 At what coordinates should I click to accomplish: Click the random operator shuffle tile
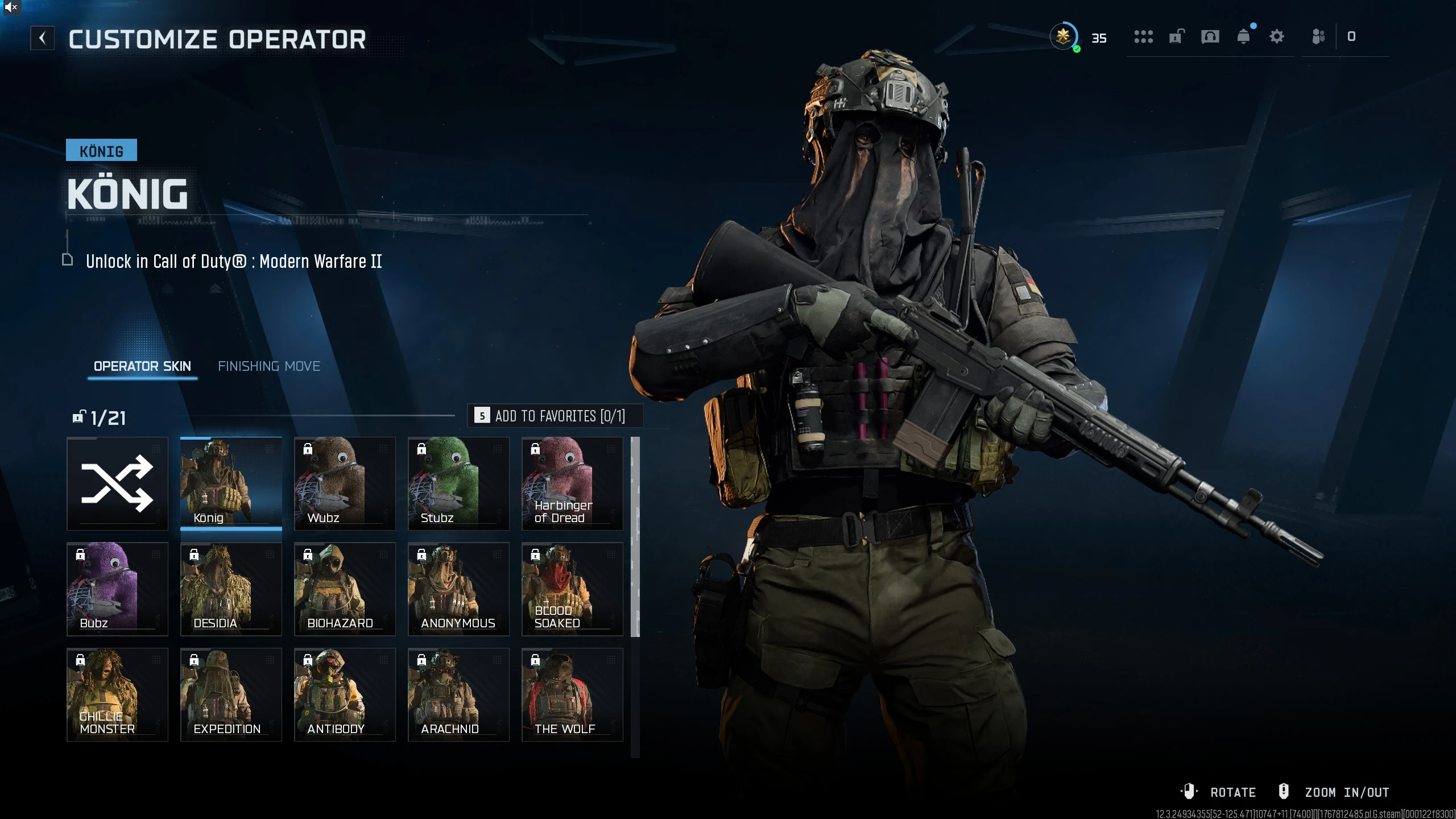(x=117, y=483)
